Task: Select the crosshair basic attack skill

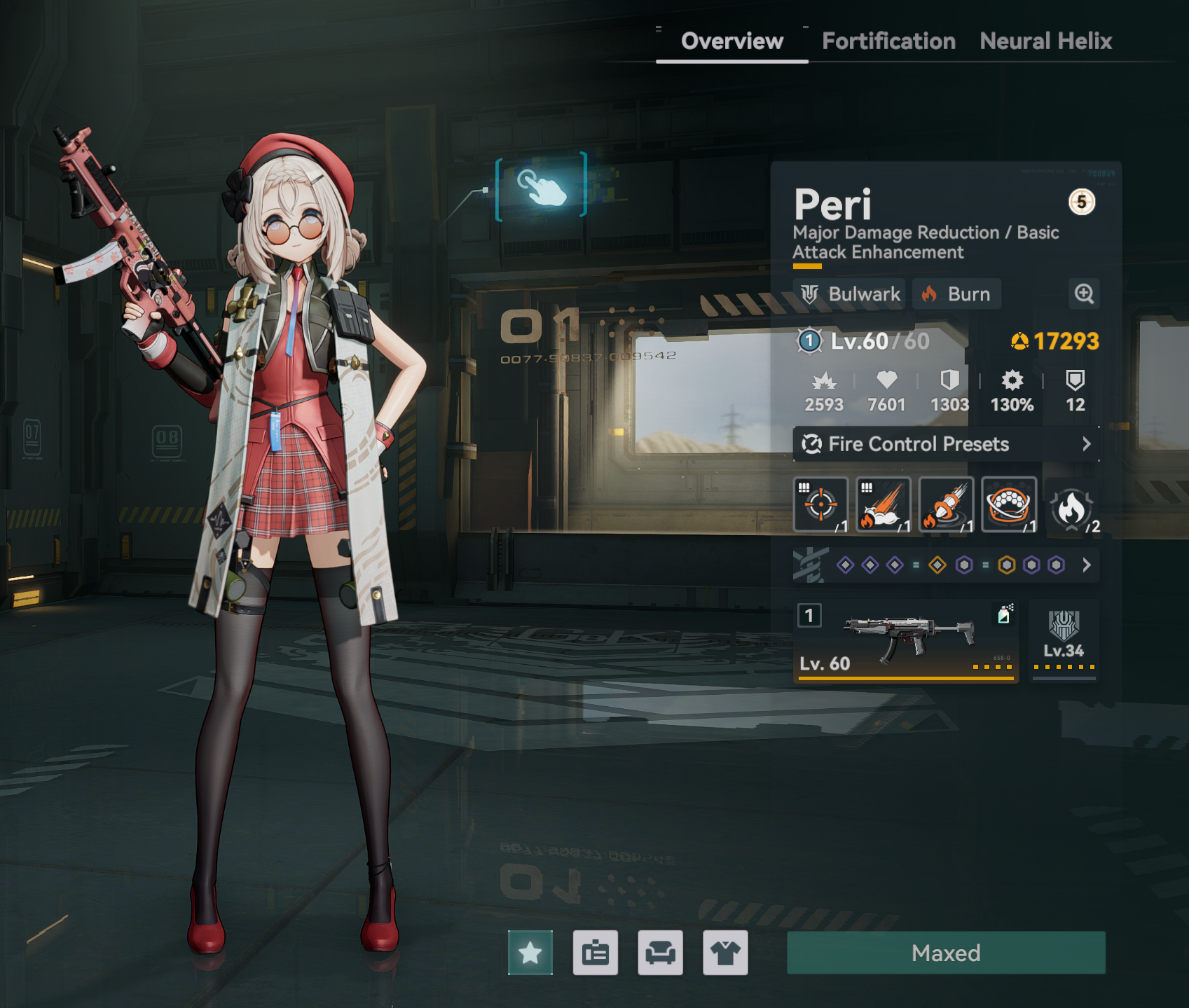Action: pyautogui.click(x=820, y=504)
